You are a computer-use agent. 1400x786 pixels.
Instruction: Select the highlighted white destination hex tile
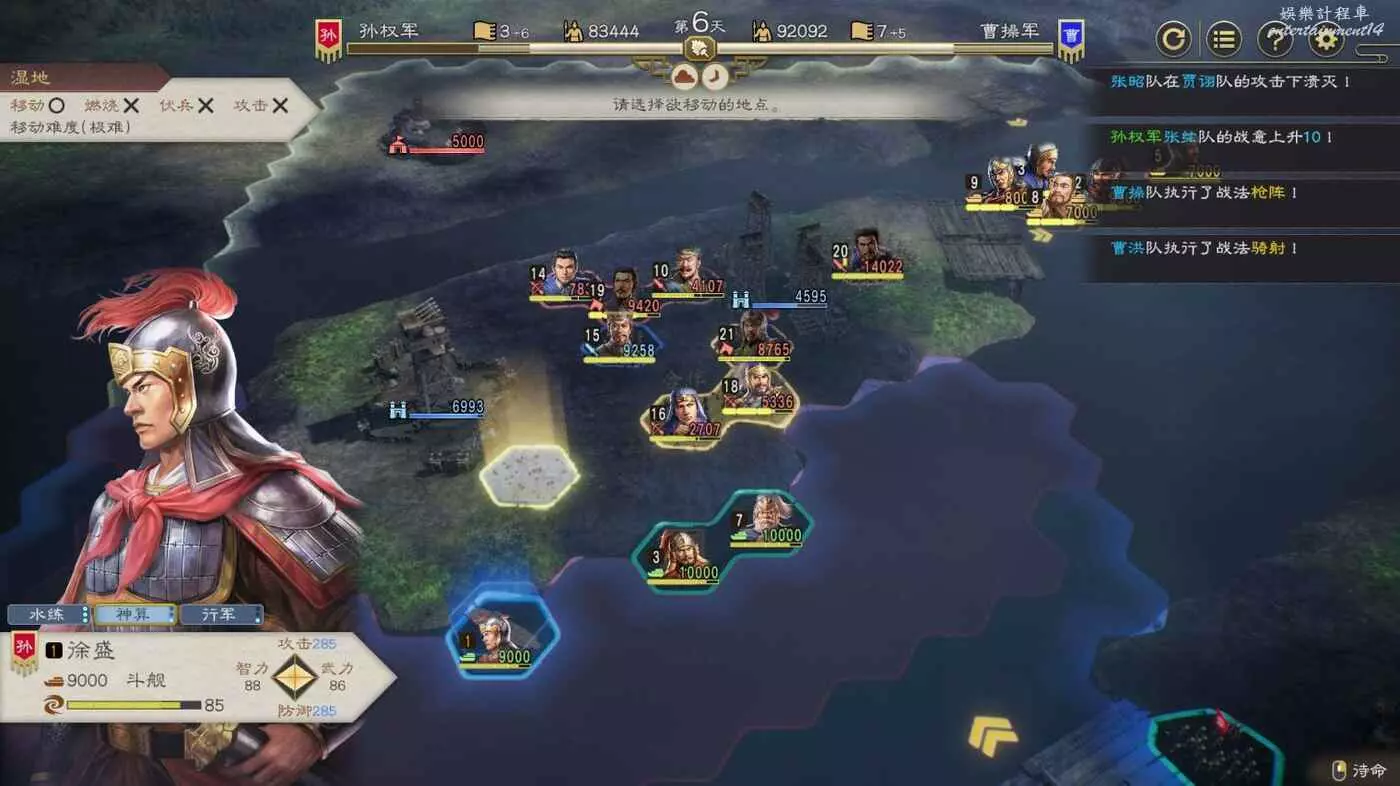coord(529,474)
